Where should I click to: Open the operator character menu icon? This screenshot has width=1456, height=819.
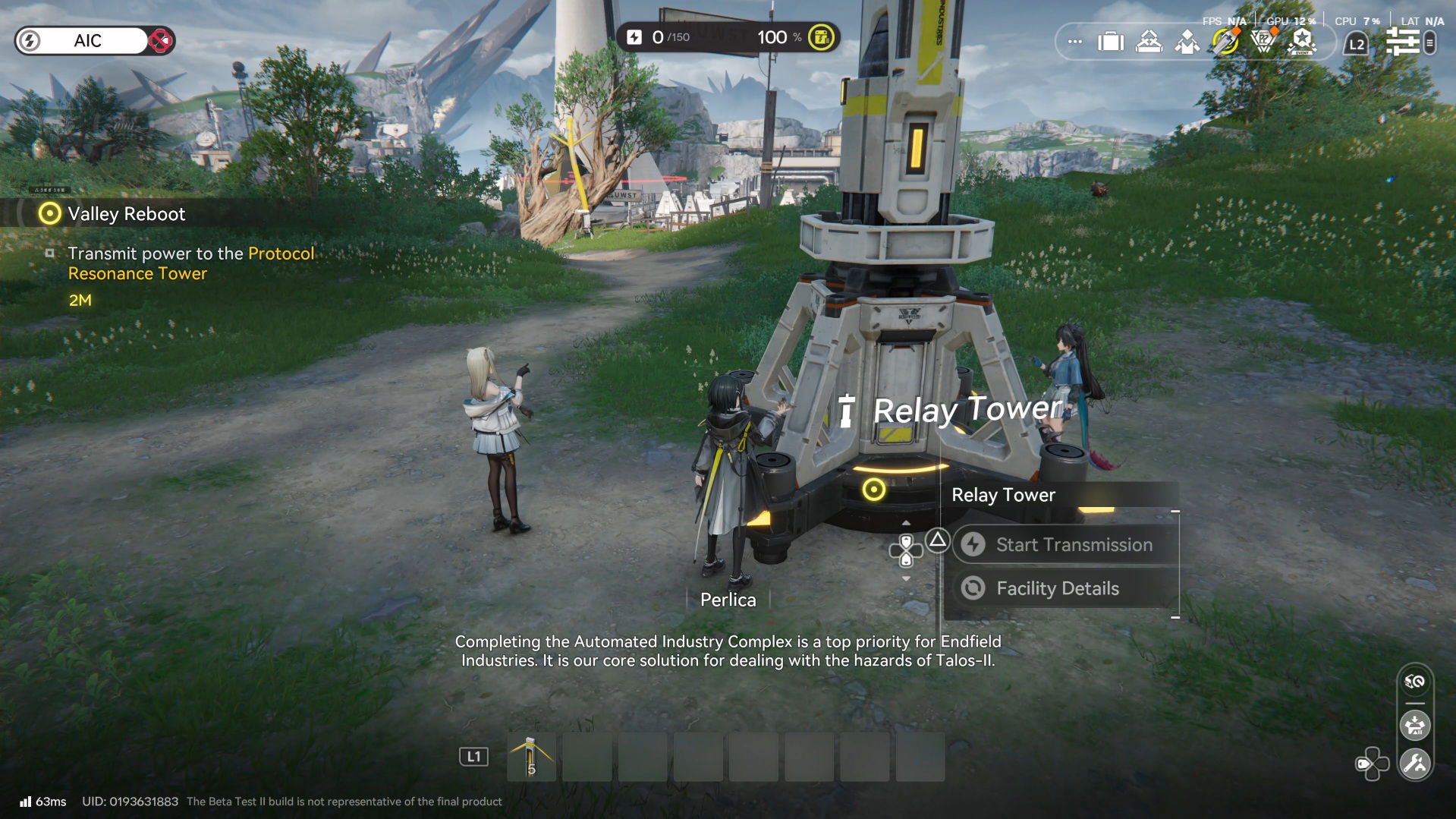tap(1187, 43)
